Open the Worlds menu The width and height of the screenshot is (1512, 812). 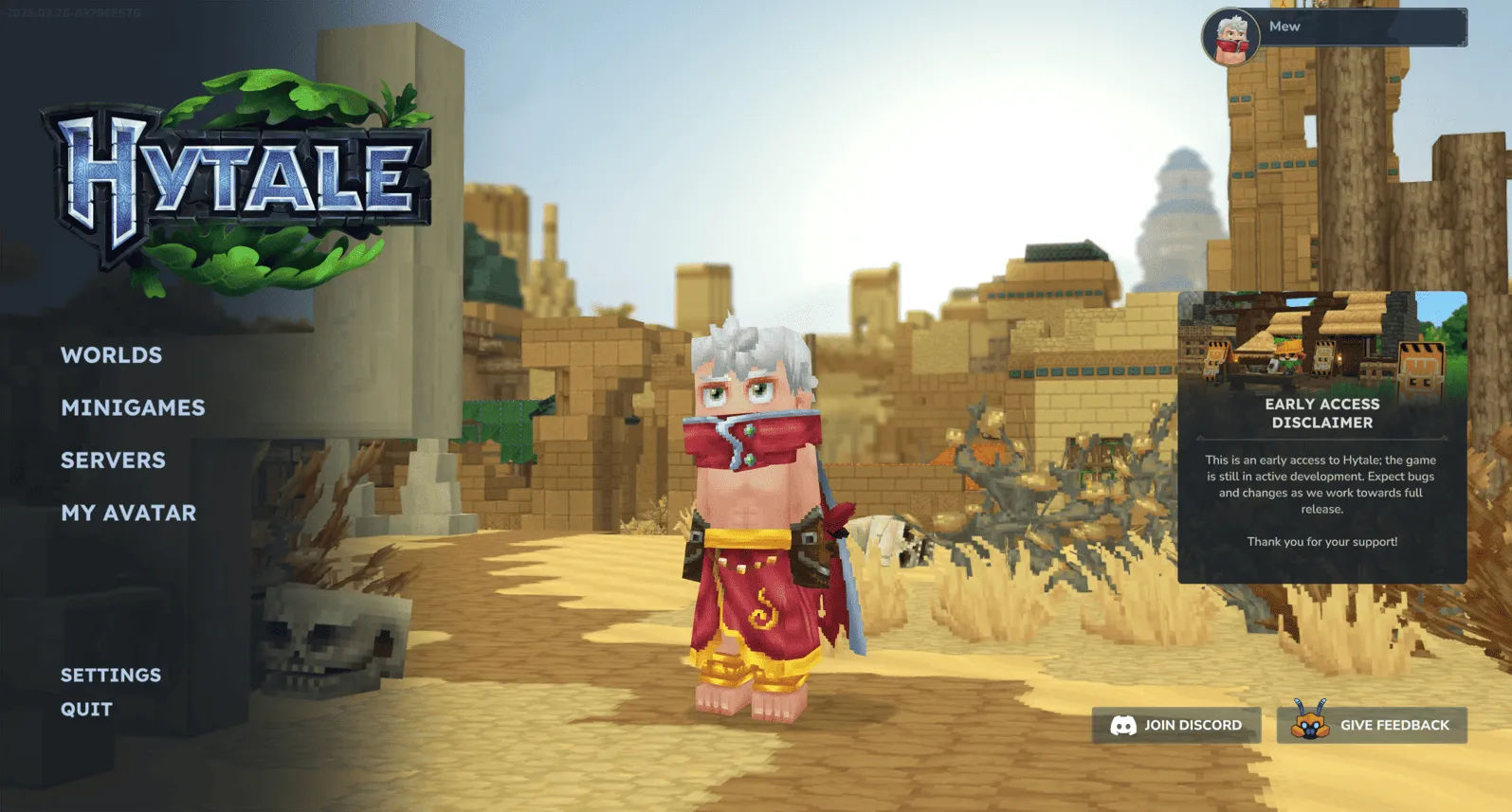(111, 354)
